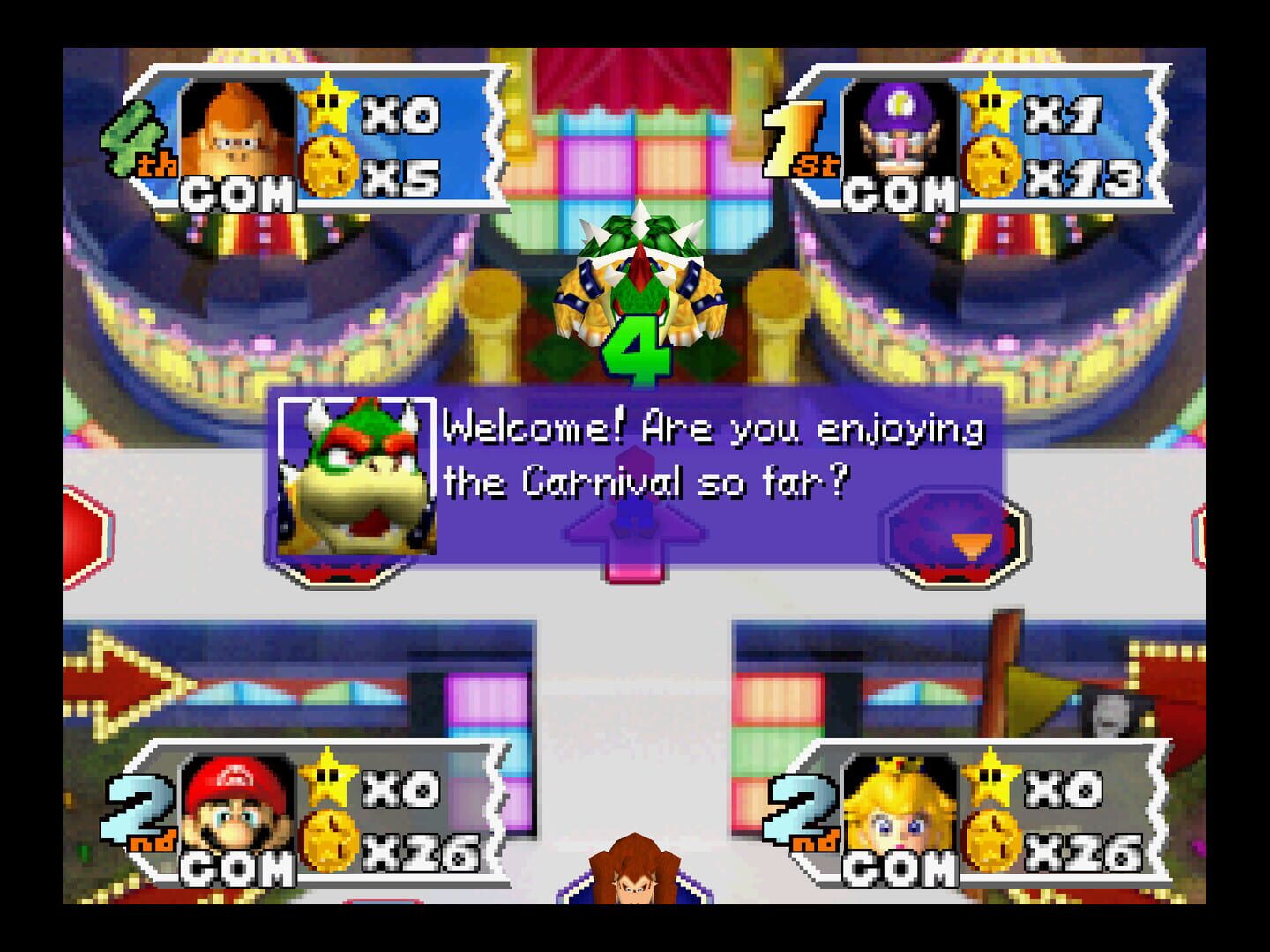Screen dimensions: 1270x952
Task: Click the red-haired character at bottom center
Action: coord(635,890)
